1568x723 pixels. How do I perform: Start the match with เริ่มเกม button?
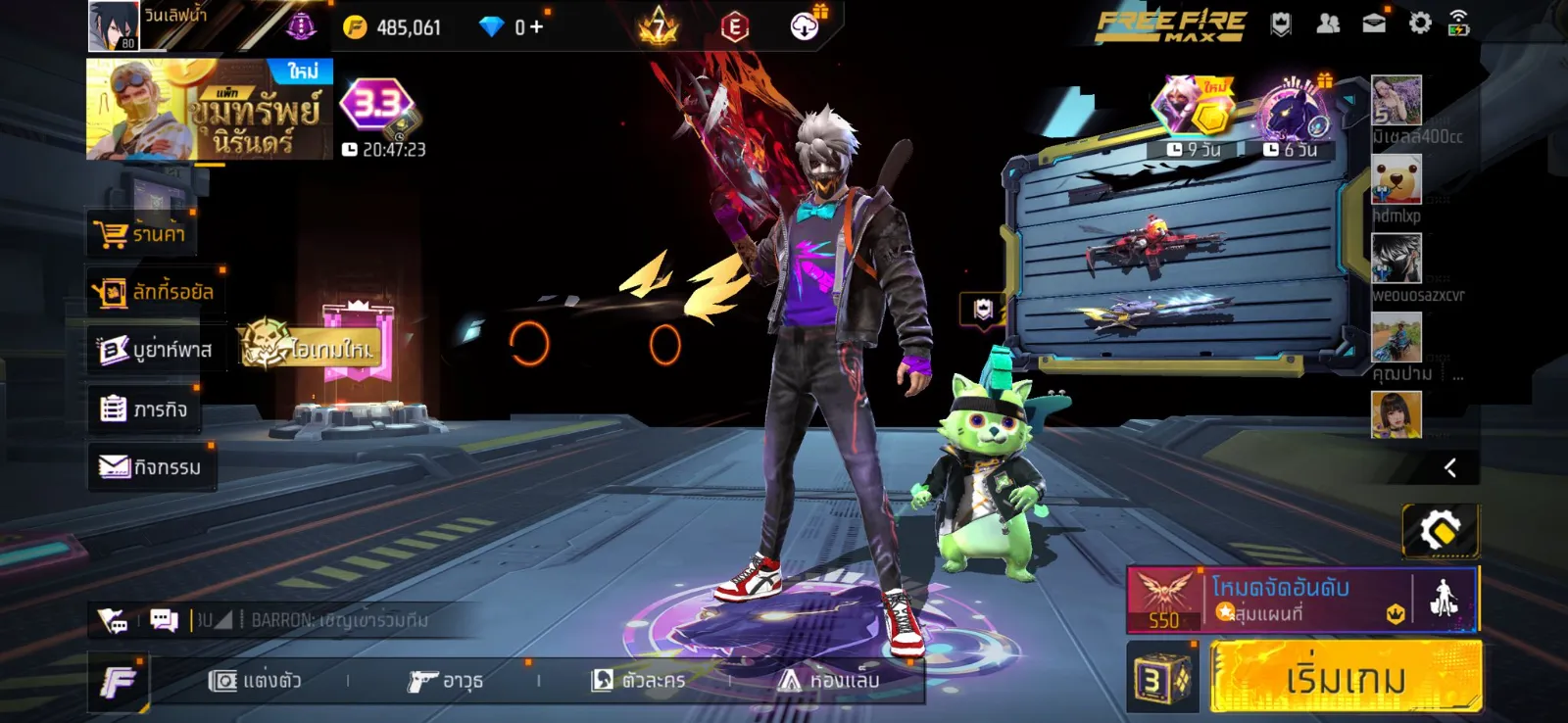1345,677
